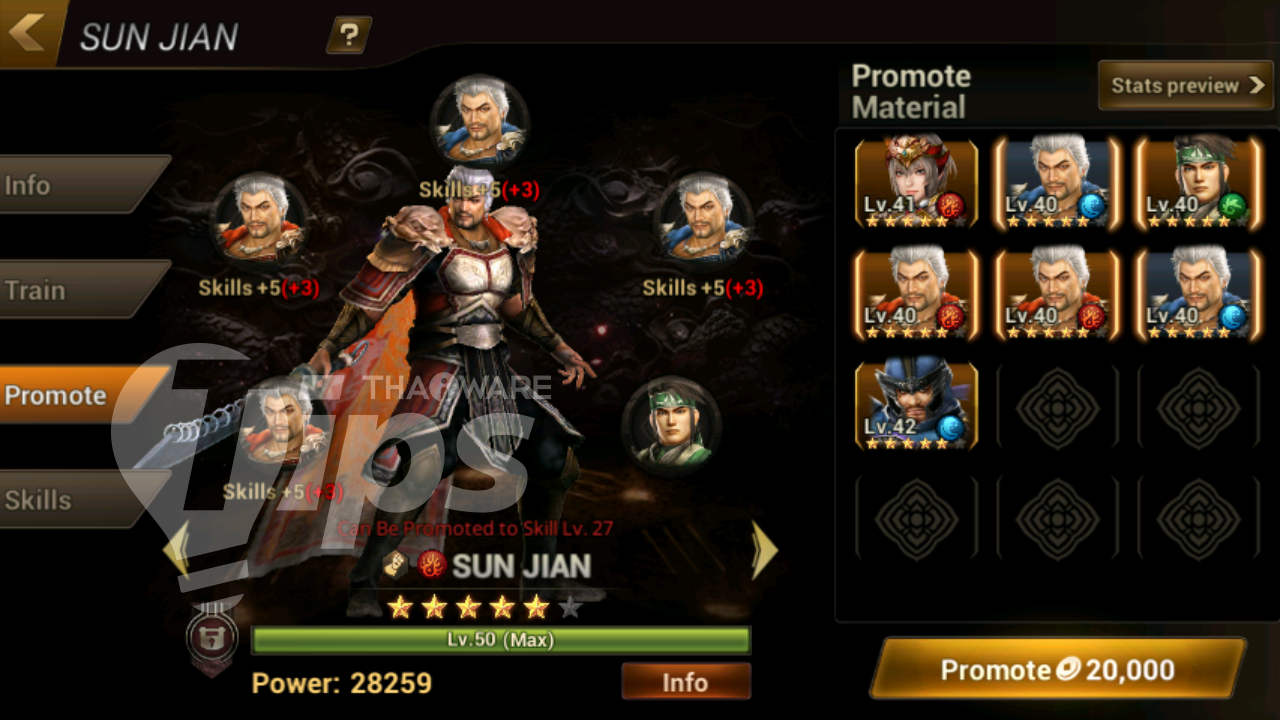Screen dimensions: 1280x720
Task: Show the previous hero with left arrow
Action: (176, 549)
